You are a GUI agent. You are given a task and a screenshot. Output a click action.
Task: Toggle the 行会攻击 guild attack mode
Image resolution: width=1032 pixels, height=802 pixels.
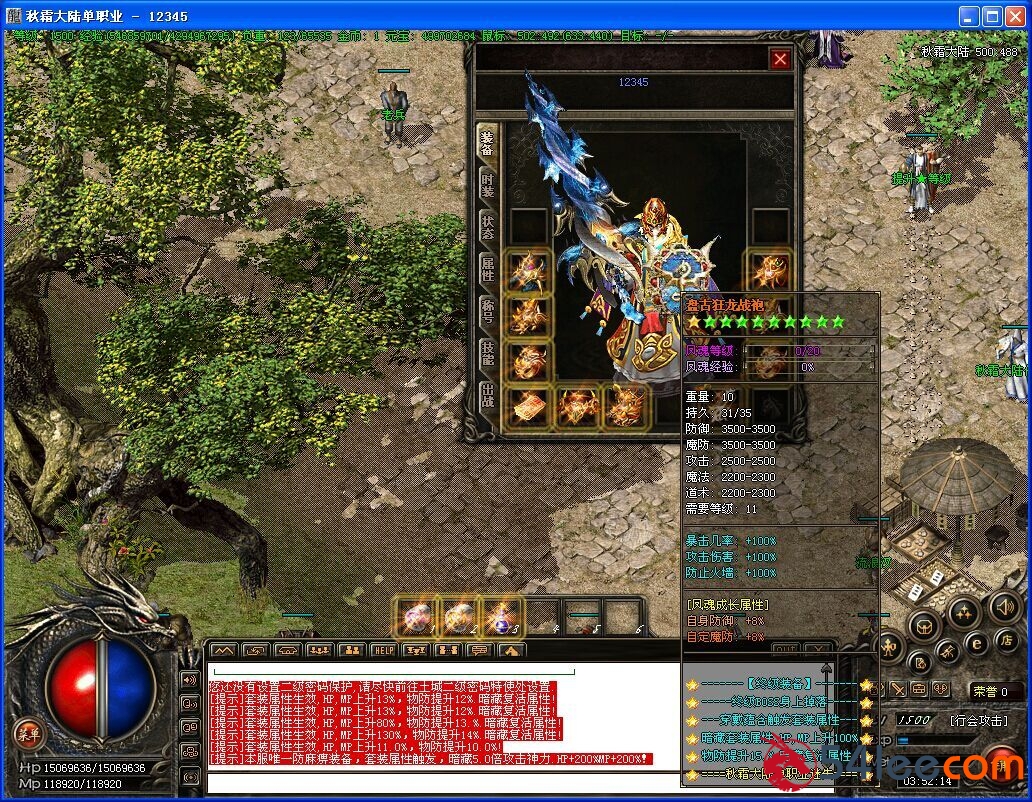(978, 720)
